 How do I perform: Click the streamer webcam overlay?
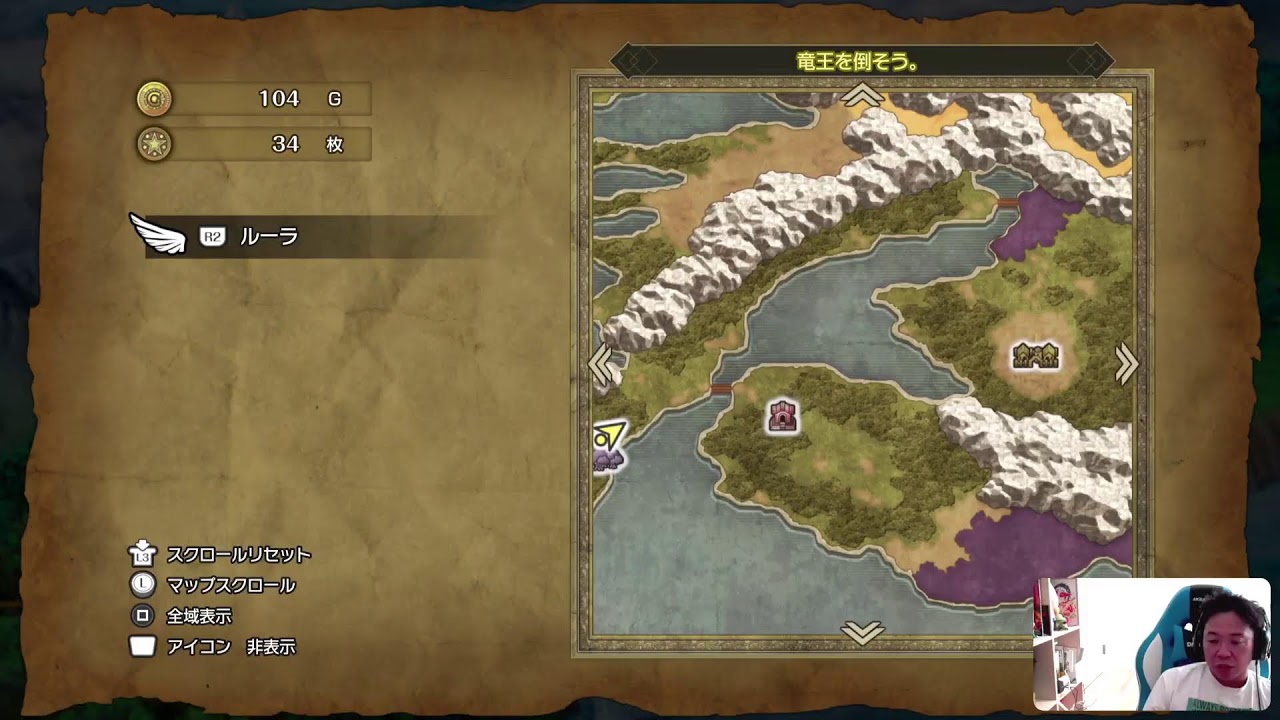1151,644
